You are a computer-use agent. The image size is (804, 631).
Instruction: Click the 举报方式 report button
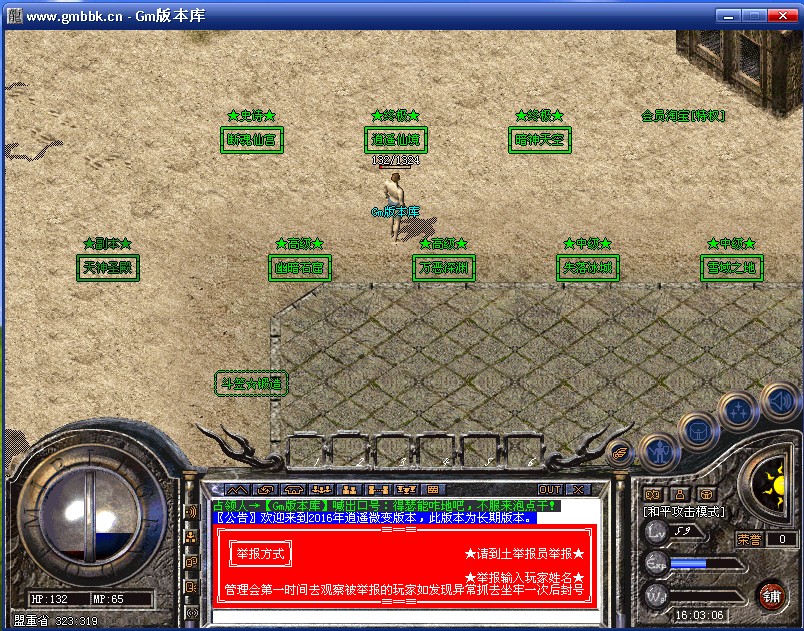point(259,553)
